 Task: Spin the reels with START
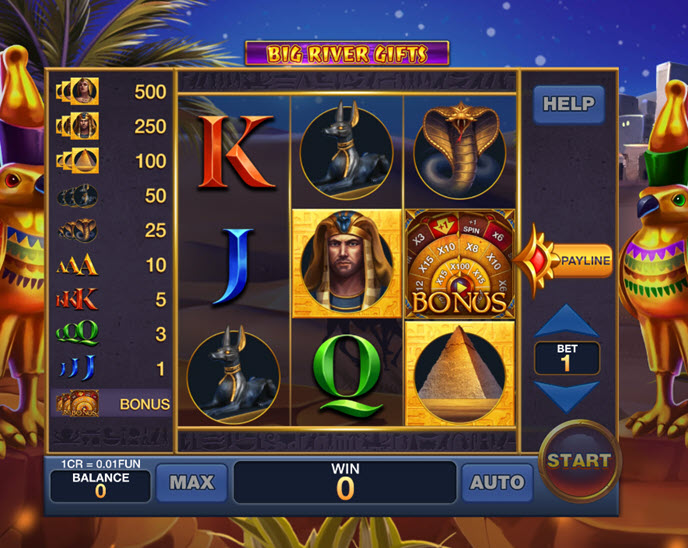pyautogui.click(x=579, y=461)
